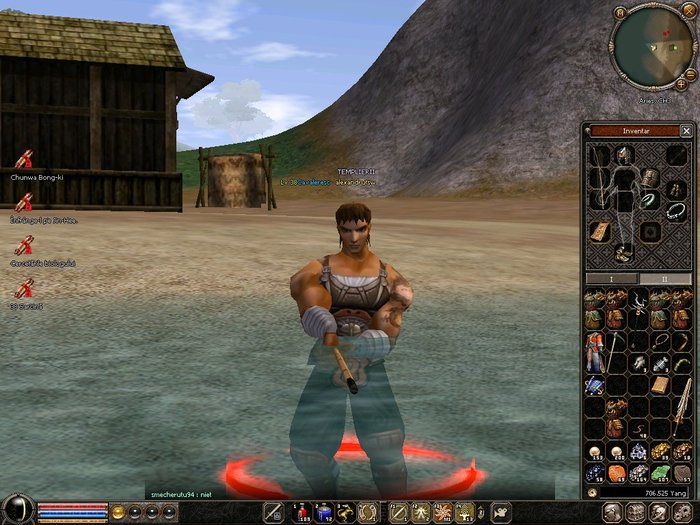The image size is (700, 525).
Task: Select the equipped shield slot
Action: [x=651, y=177]
